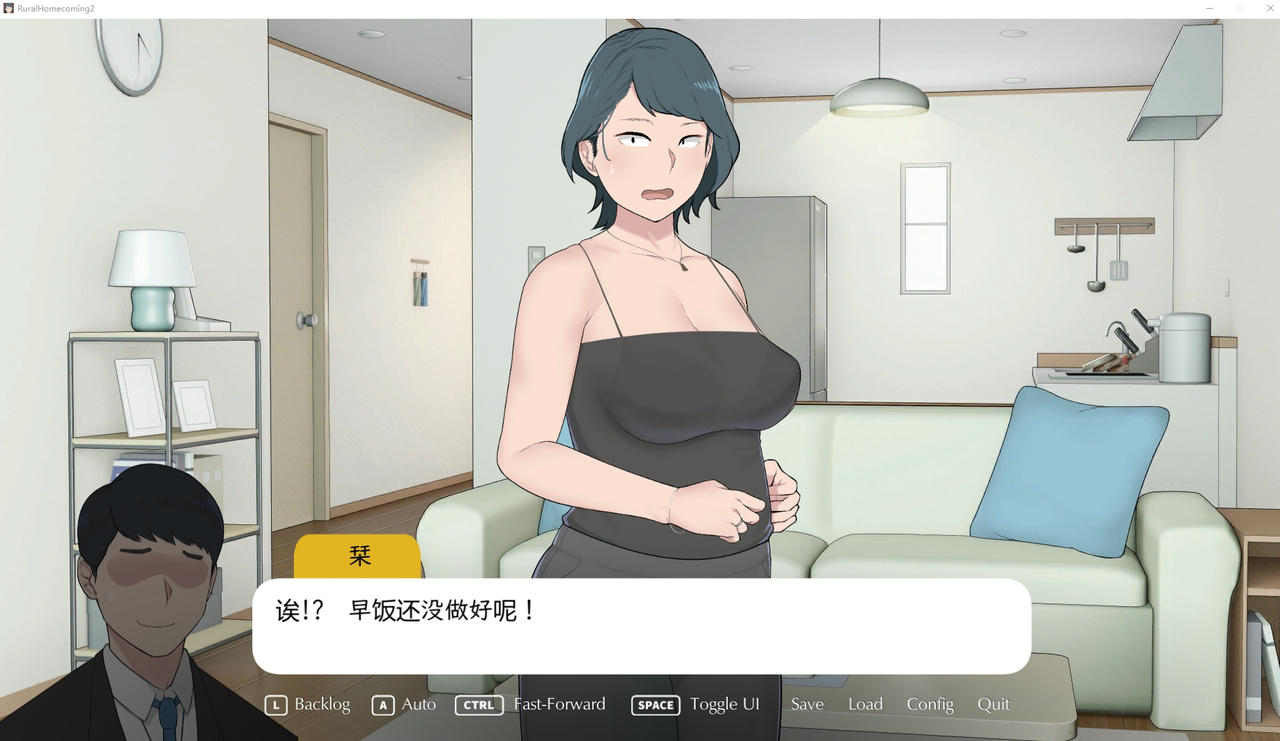The image size is (1280, 741).
Task: Click the 栞 character name tag
Action: pos(358,555)
